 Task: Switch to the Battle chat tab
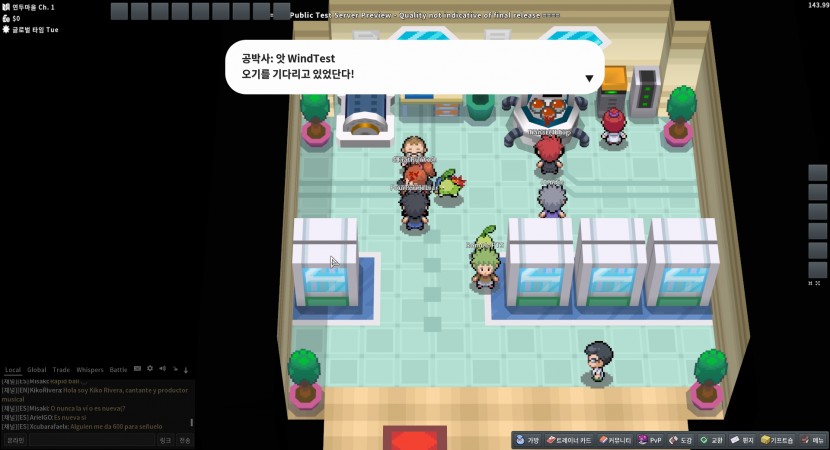[x=118, y=370]
